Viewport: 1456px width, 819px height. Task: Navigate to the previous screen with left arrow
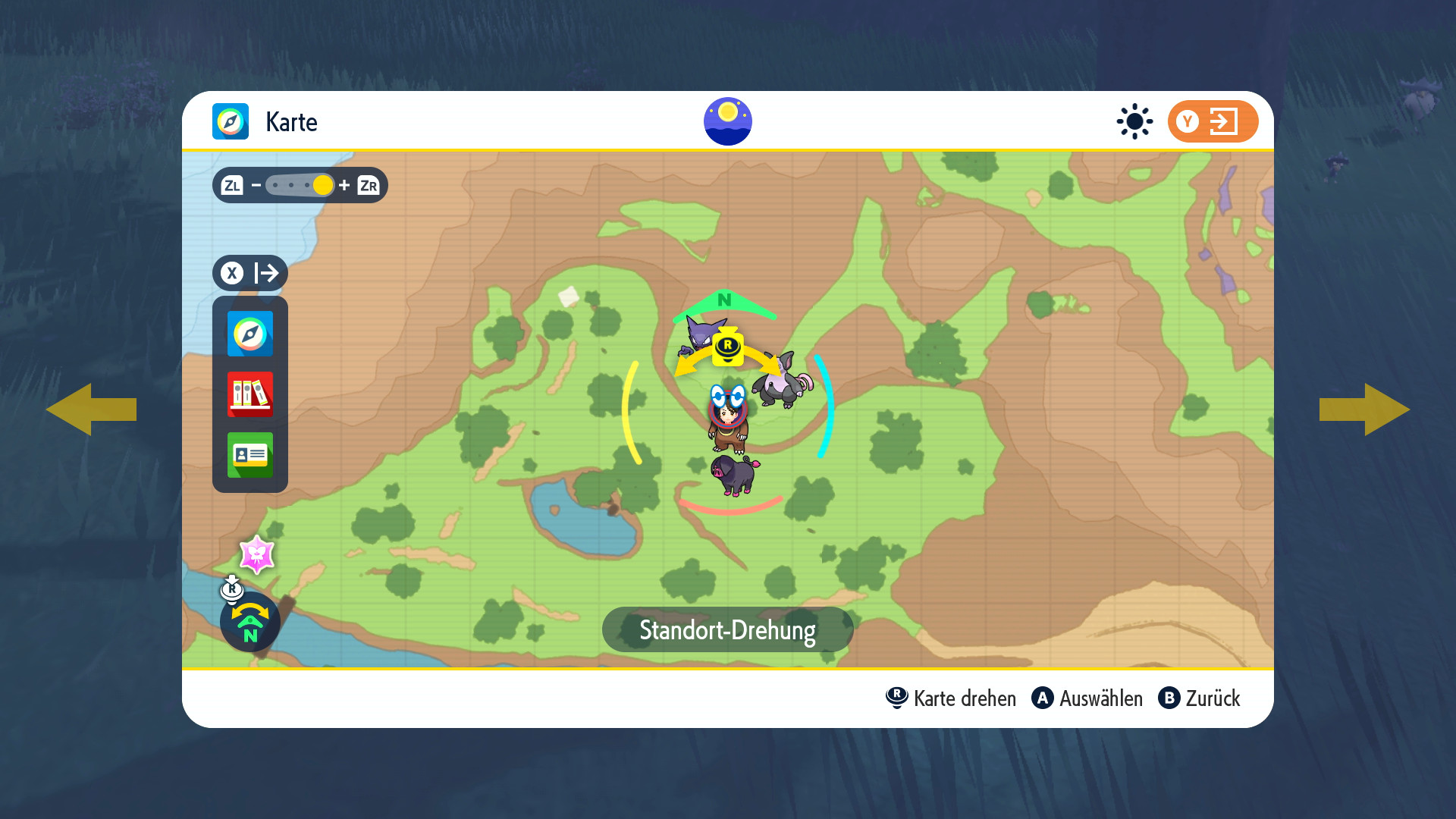91,409
